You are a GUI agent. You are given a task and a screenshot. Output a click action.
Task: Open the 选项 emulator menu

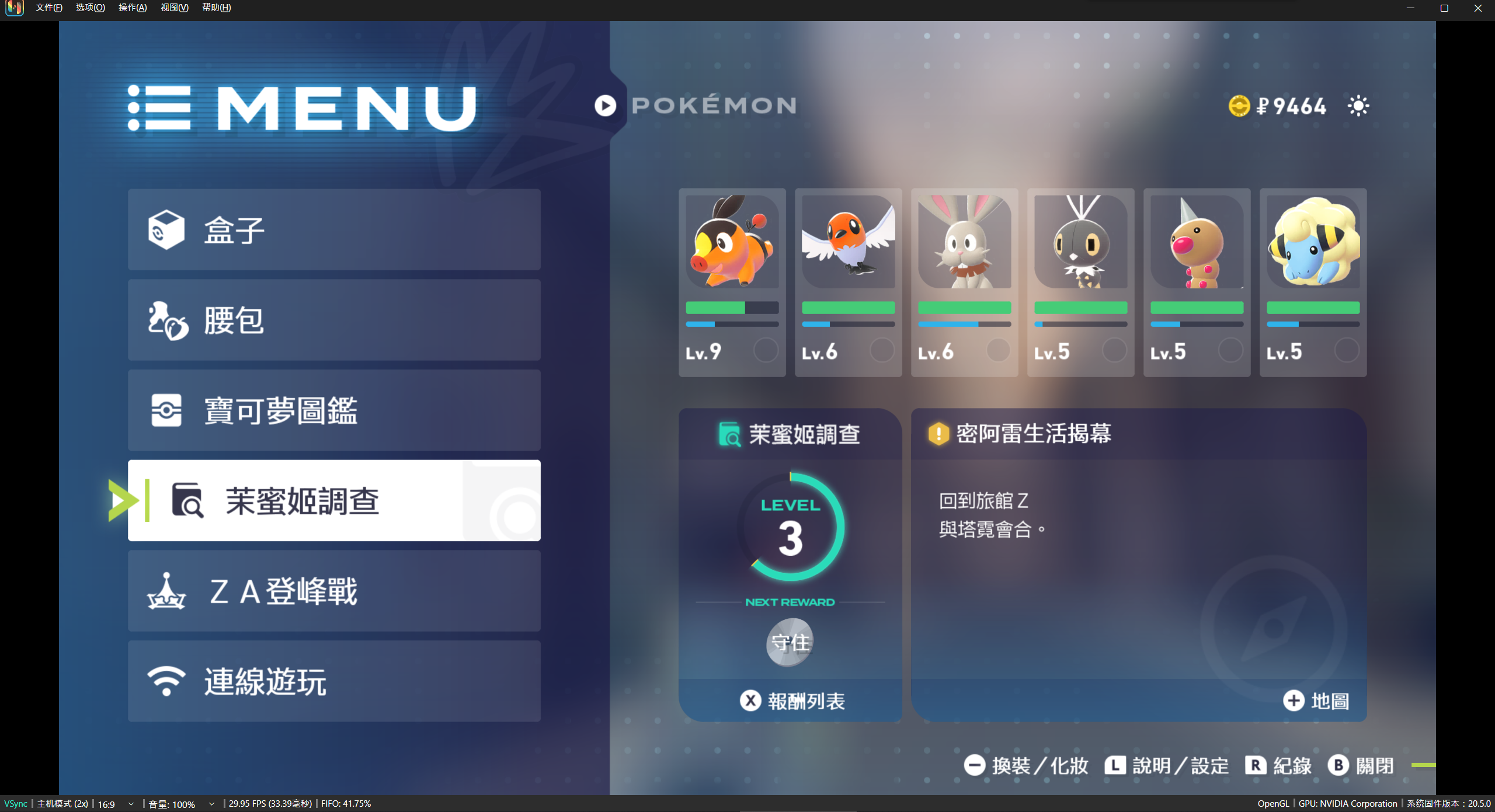pos(91,8)
